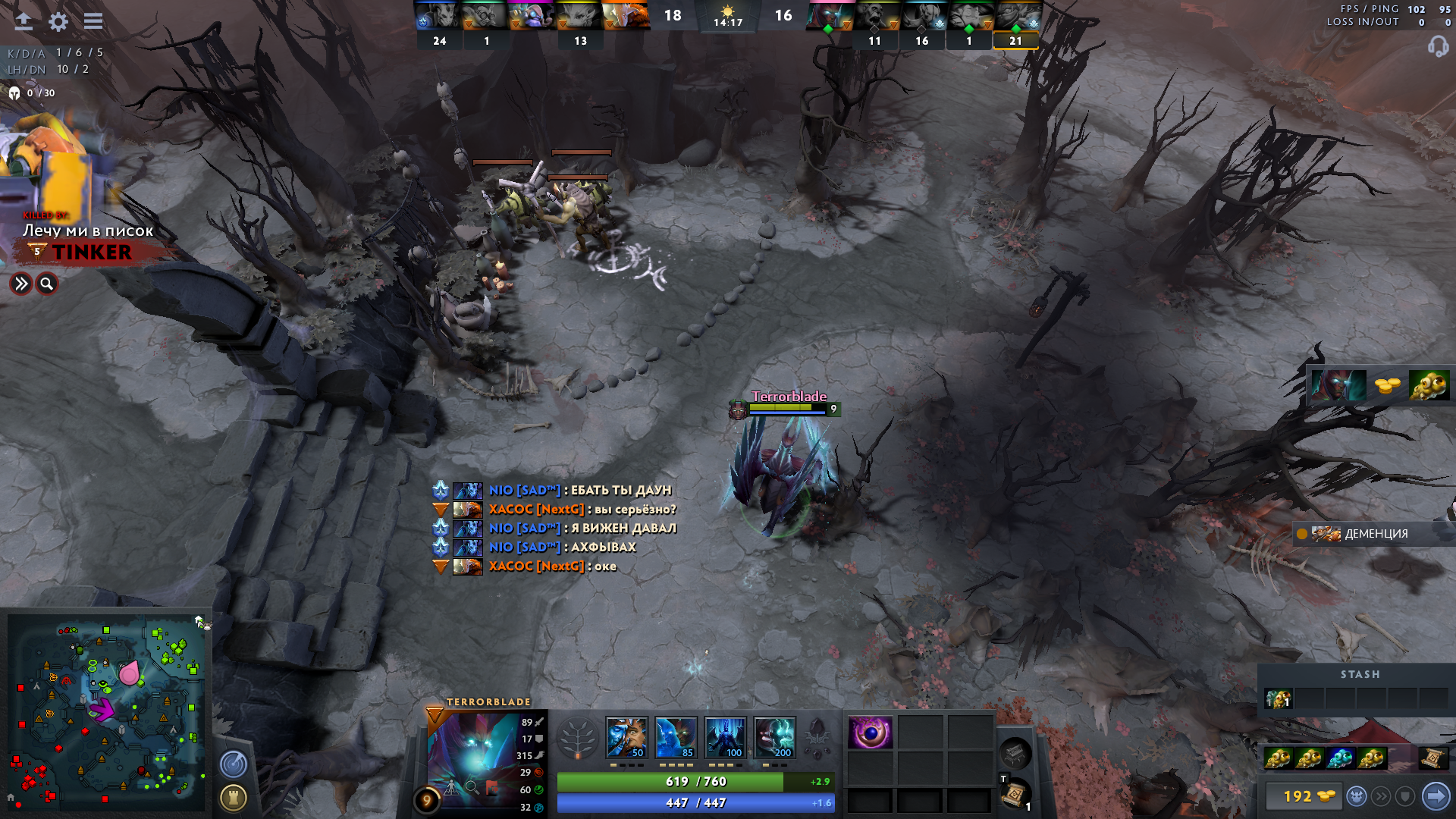Open the talent tree
The height and width of the screenshot is (819, 1456).
click(578, 737)
